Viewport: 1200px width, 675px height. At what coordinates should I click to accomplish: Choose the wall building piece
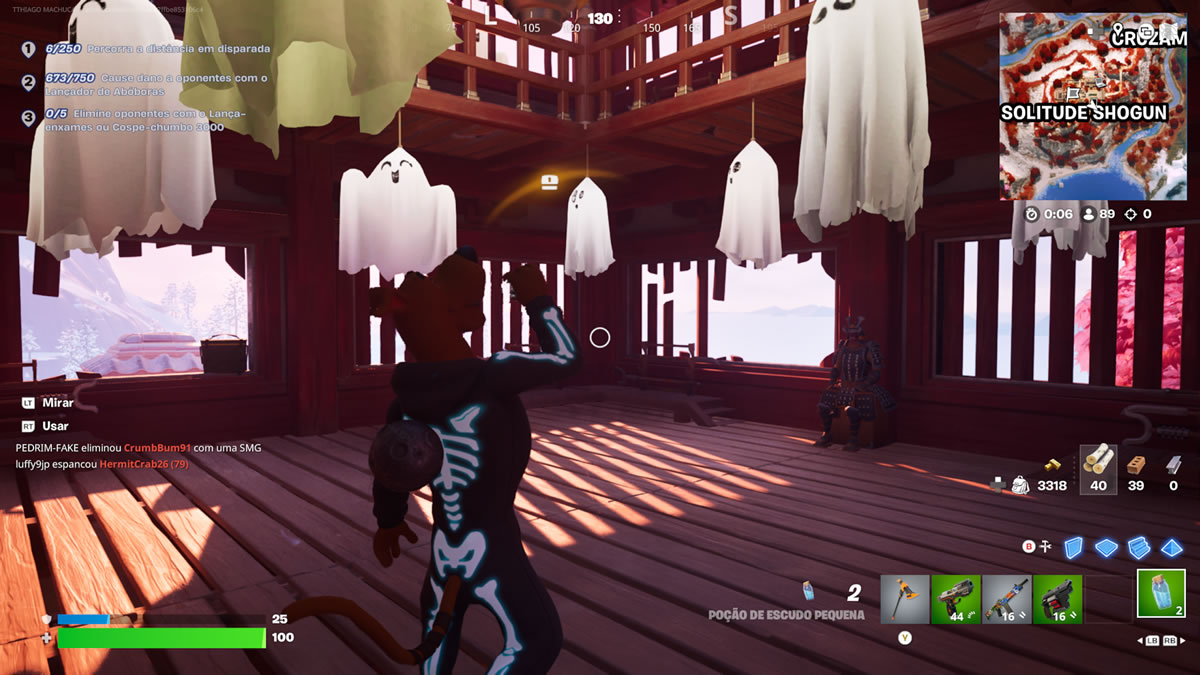[1073, 547]
